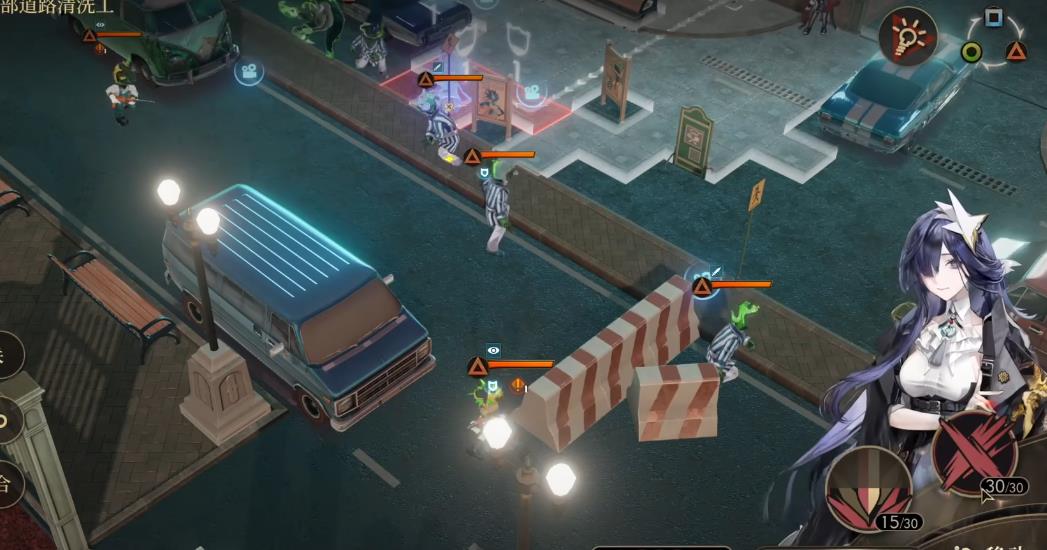Select the blade skill showing 15/30
This screenshot has width=1047, height=550.
(868, 487)
